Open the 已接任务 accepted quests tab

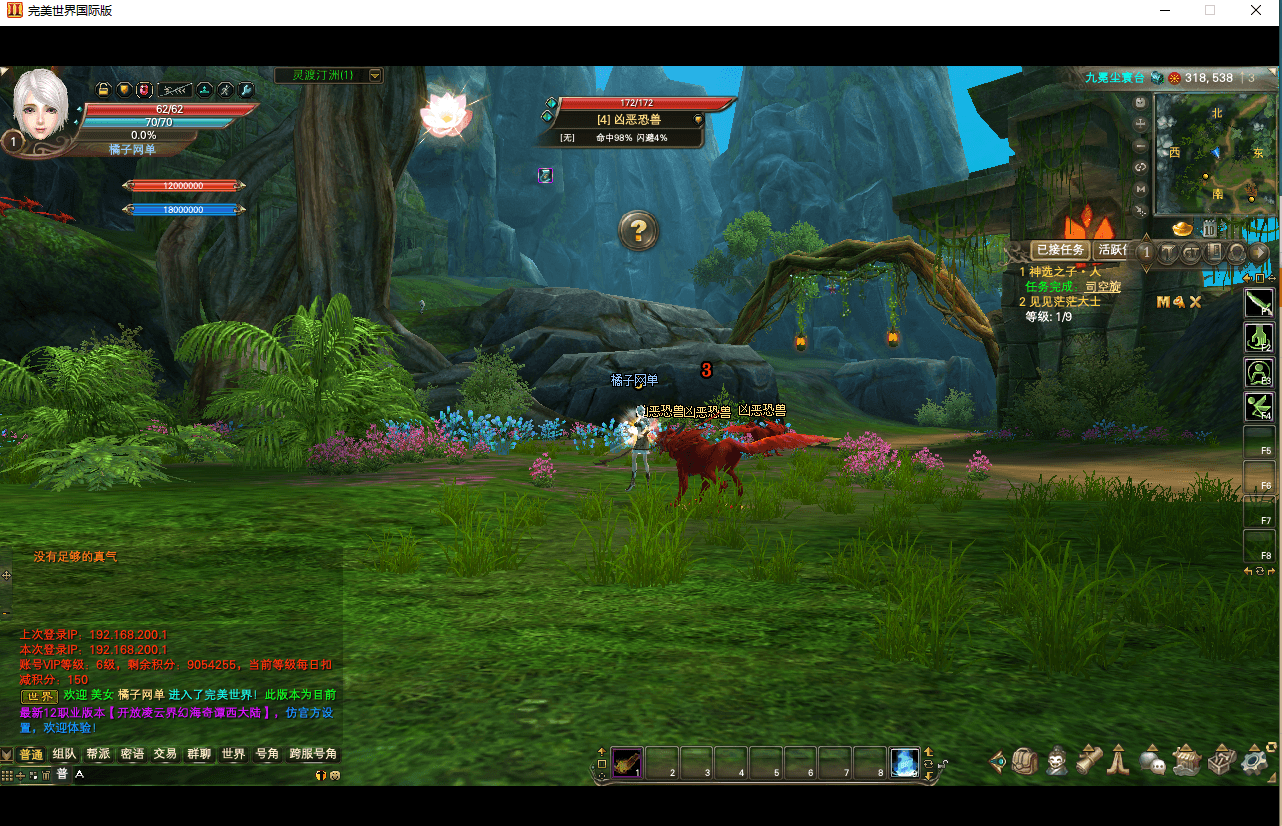(1060, 250)
